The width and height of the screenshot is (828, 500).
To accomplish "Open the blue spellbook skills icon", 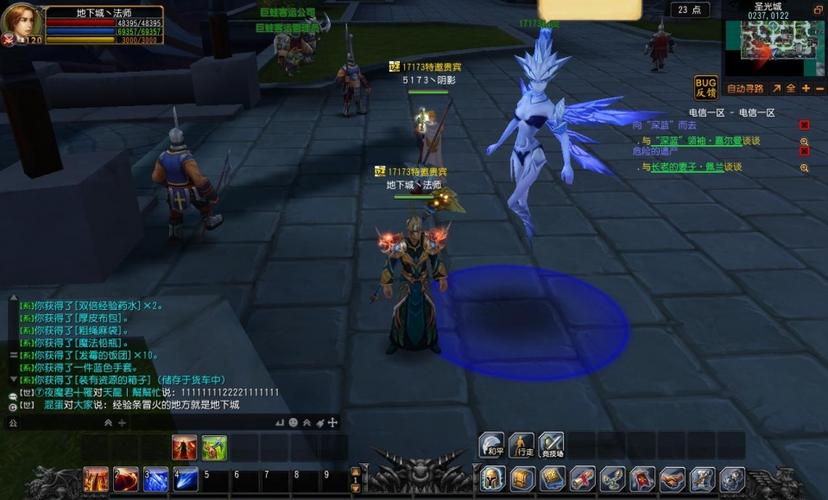I will [x=553, y=479].
